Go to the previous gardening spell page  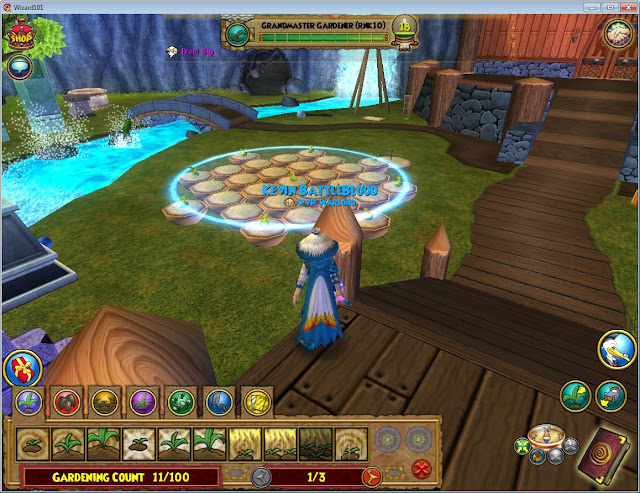(x=262, y=476)
